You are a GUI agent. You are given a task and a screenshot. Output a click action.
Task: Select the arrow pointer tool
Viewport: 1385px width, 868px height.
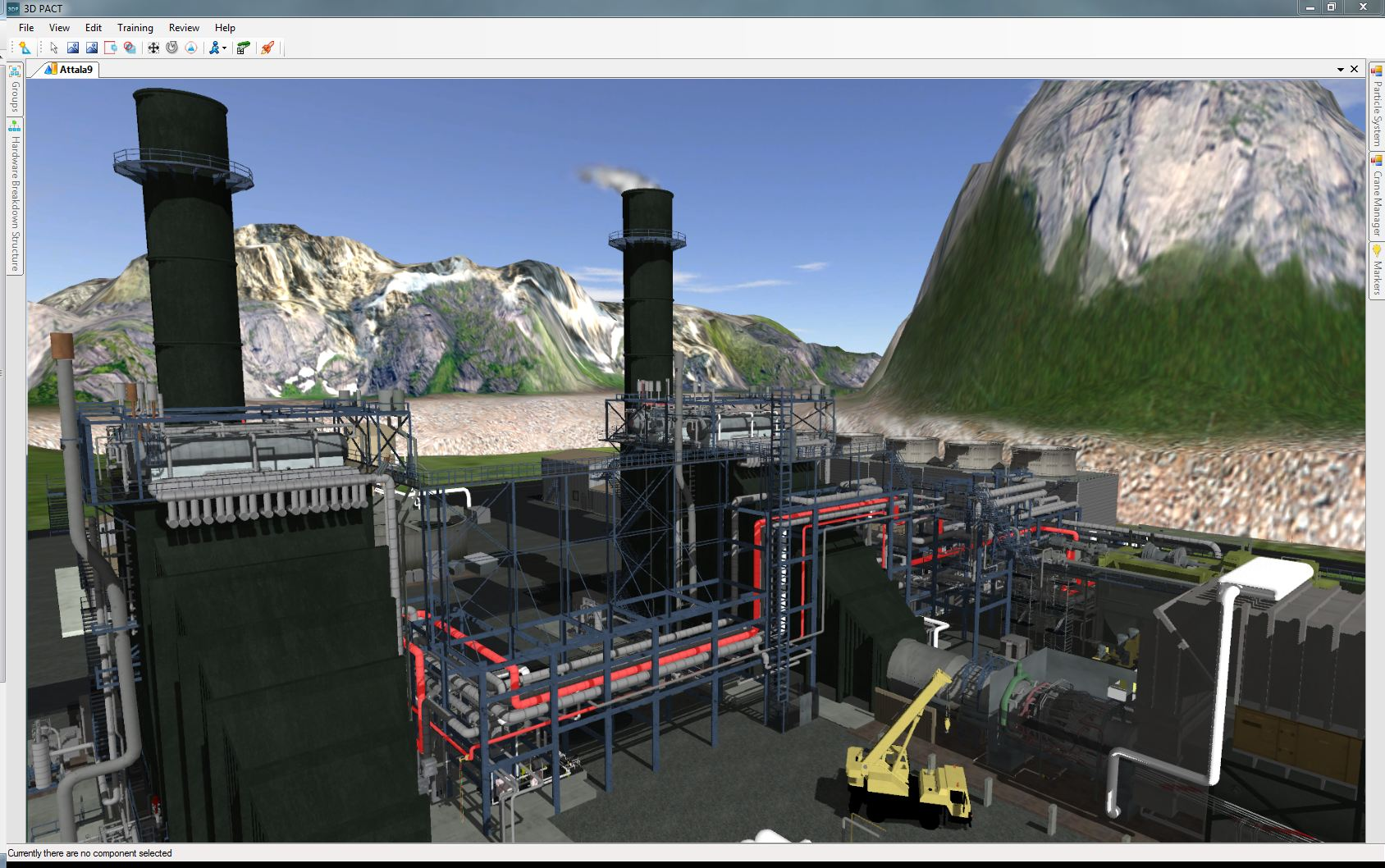coord(54,48)
